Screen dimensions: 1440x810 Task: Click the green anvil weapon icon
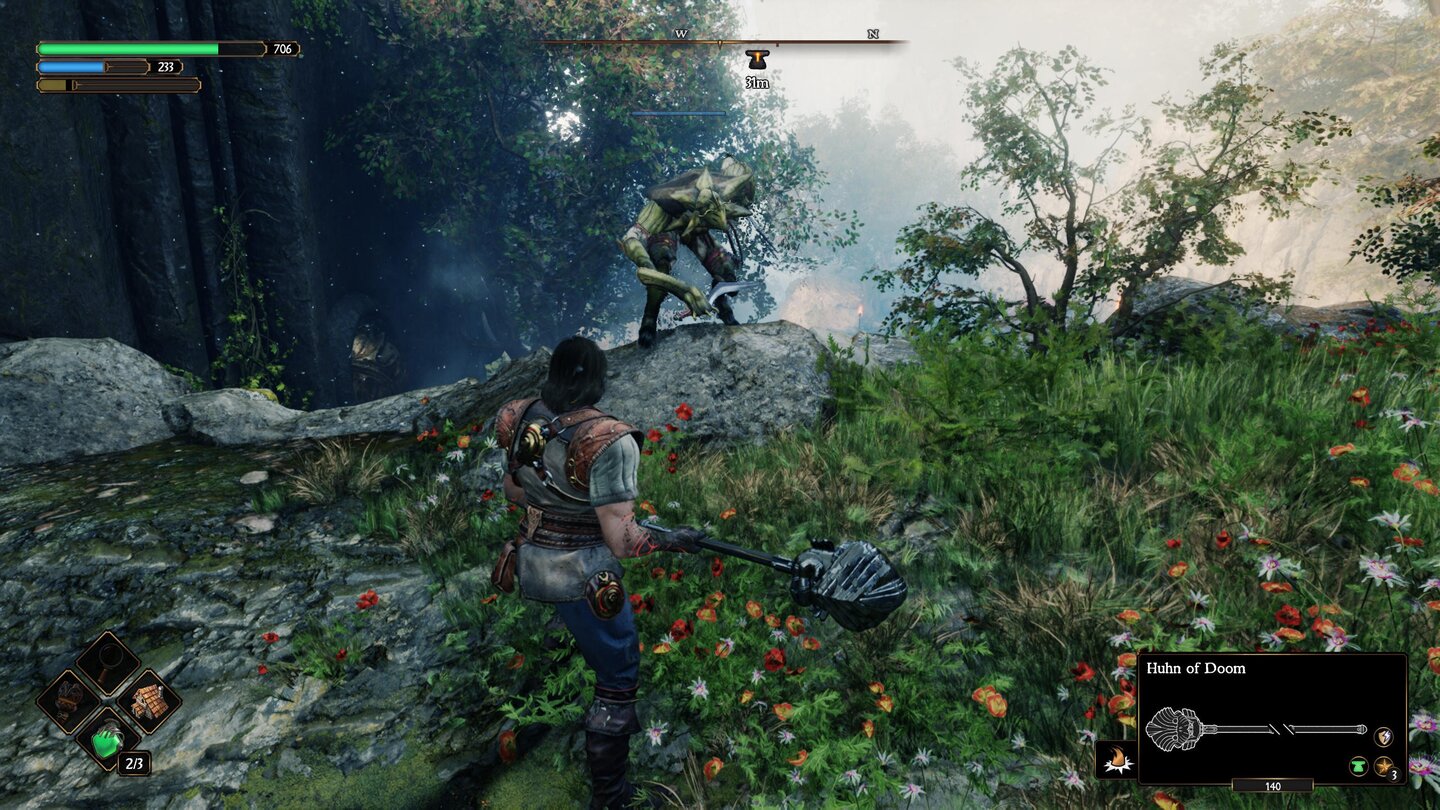(1359, 767)
